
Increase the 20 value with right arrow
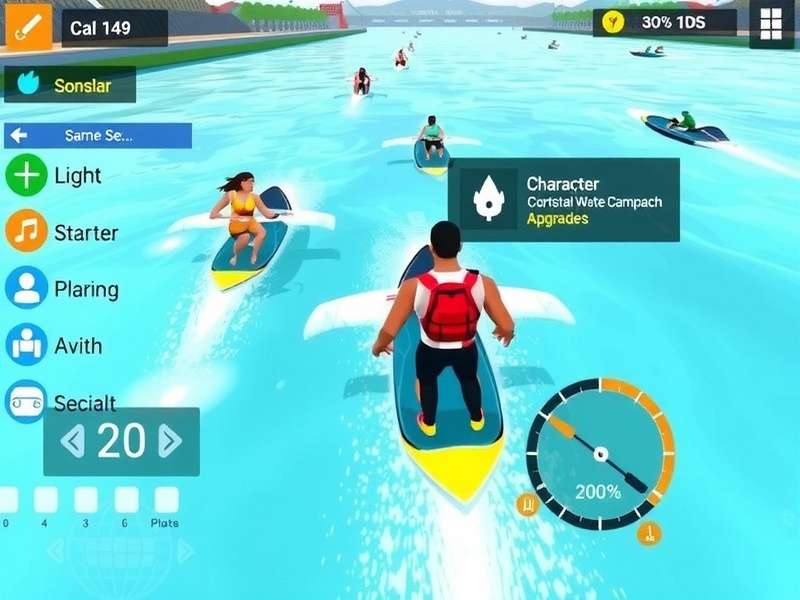click(x=170, y=441)
